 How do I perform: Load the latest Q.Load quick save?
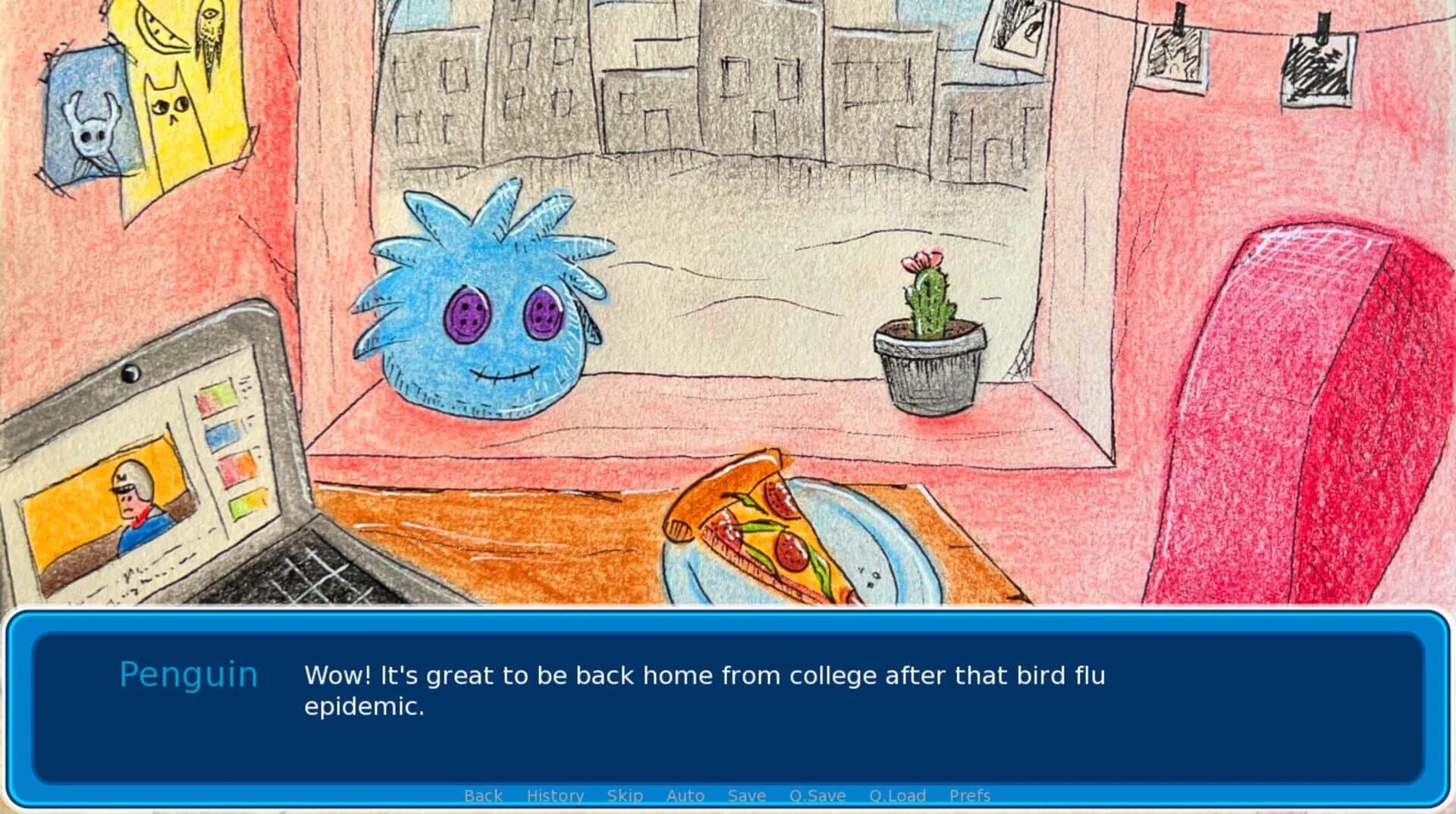[x=897, y=795]
